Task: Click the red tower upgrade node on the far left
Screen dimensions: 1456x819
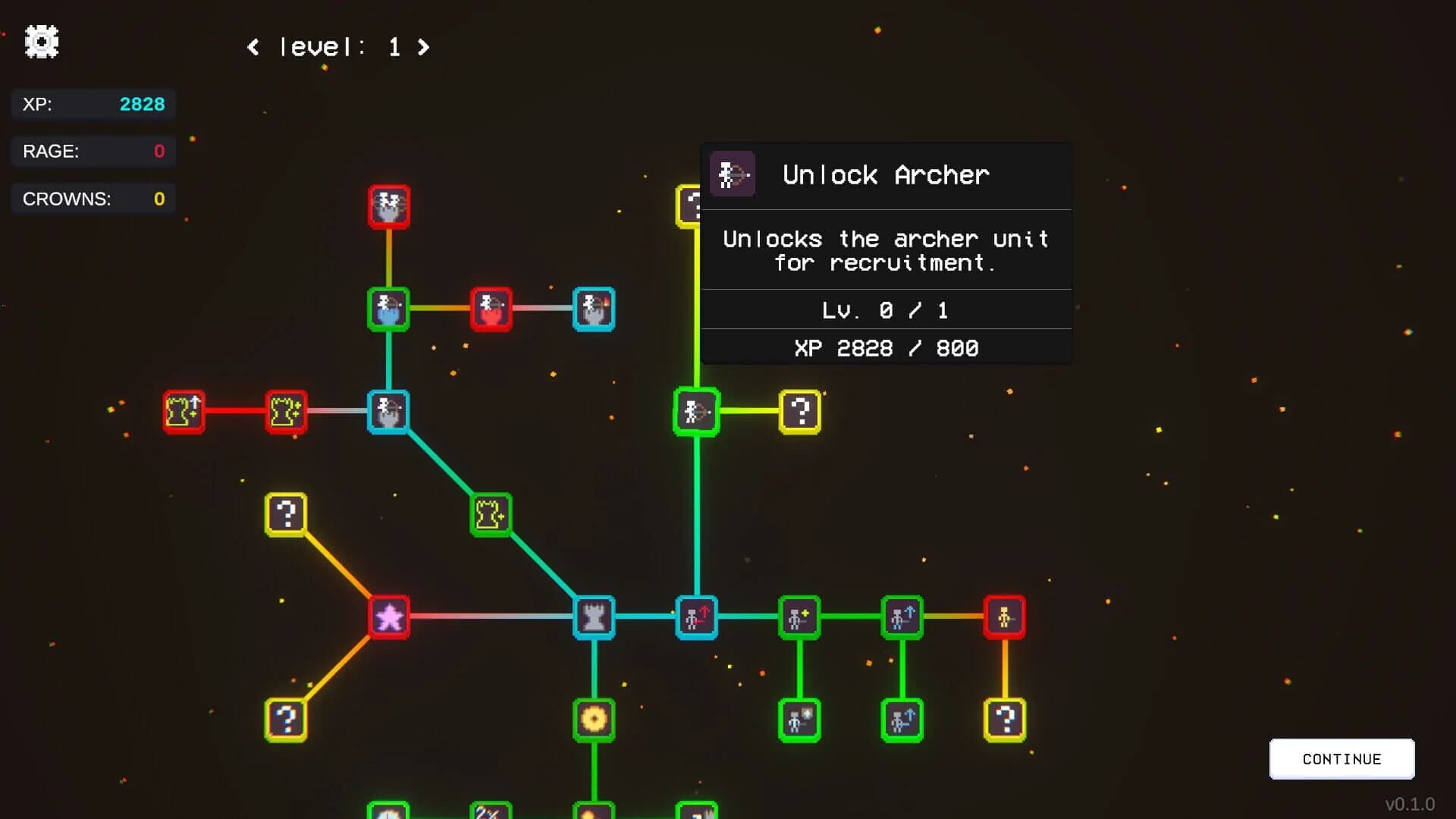Action: pos(184,412)
